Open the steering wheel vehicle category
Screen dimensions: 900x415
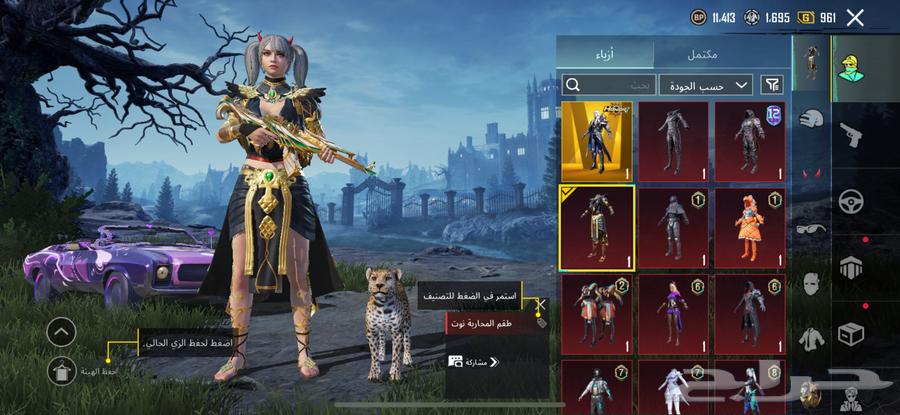[851, 200]
